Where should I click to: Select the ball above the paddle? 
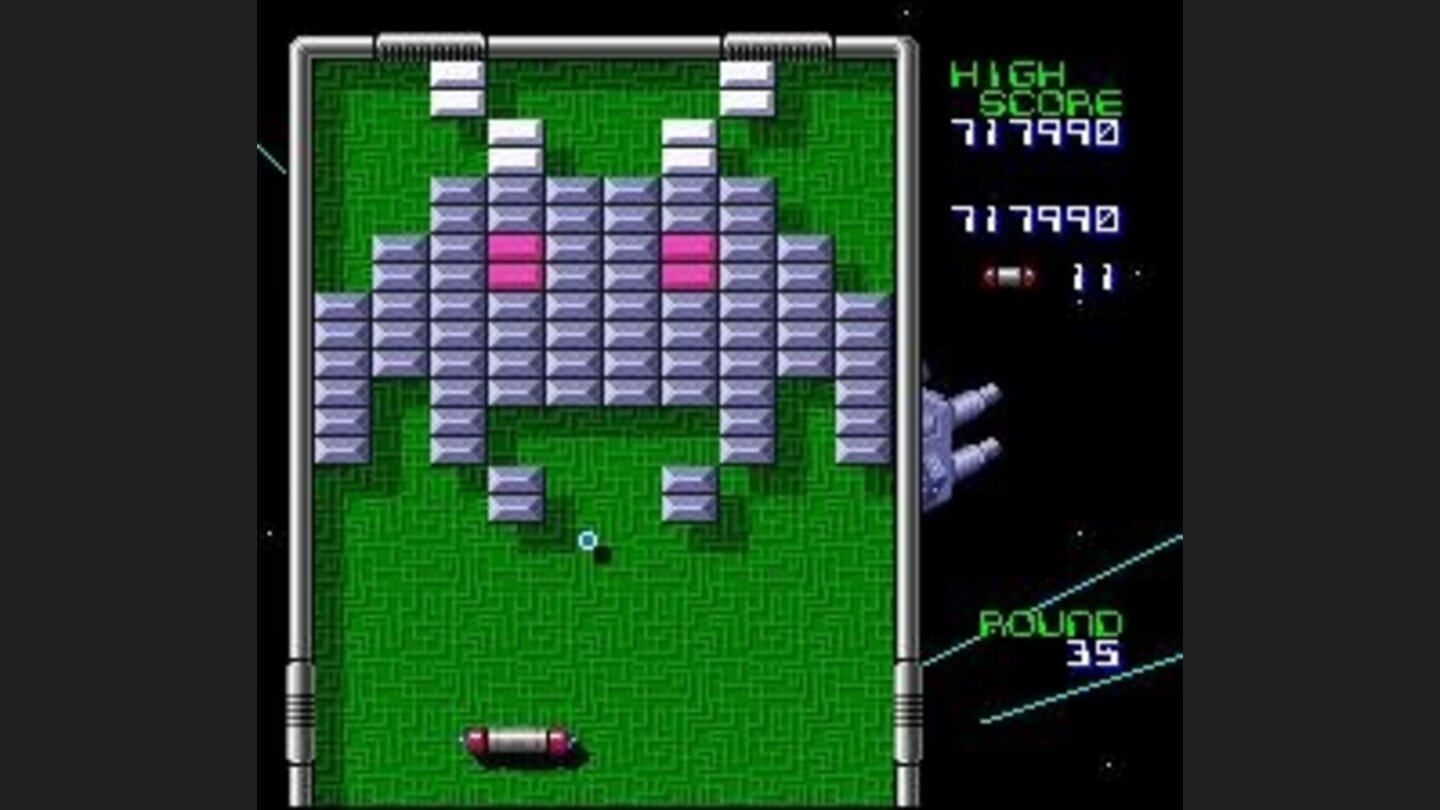tap(589, 540)
